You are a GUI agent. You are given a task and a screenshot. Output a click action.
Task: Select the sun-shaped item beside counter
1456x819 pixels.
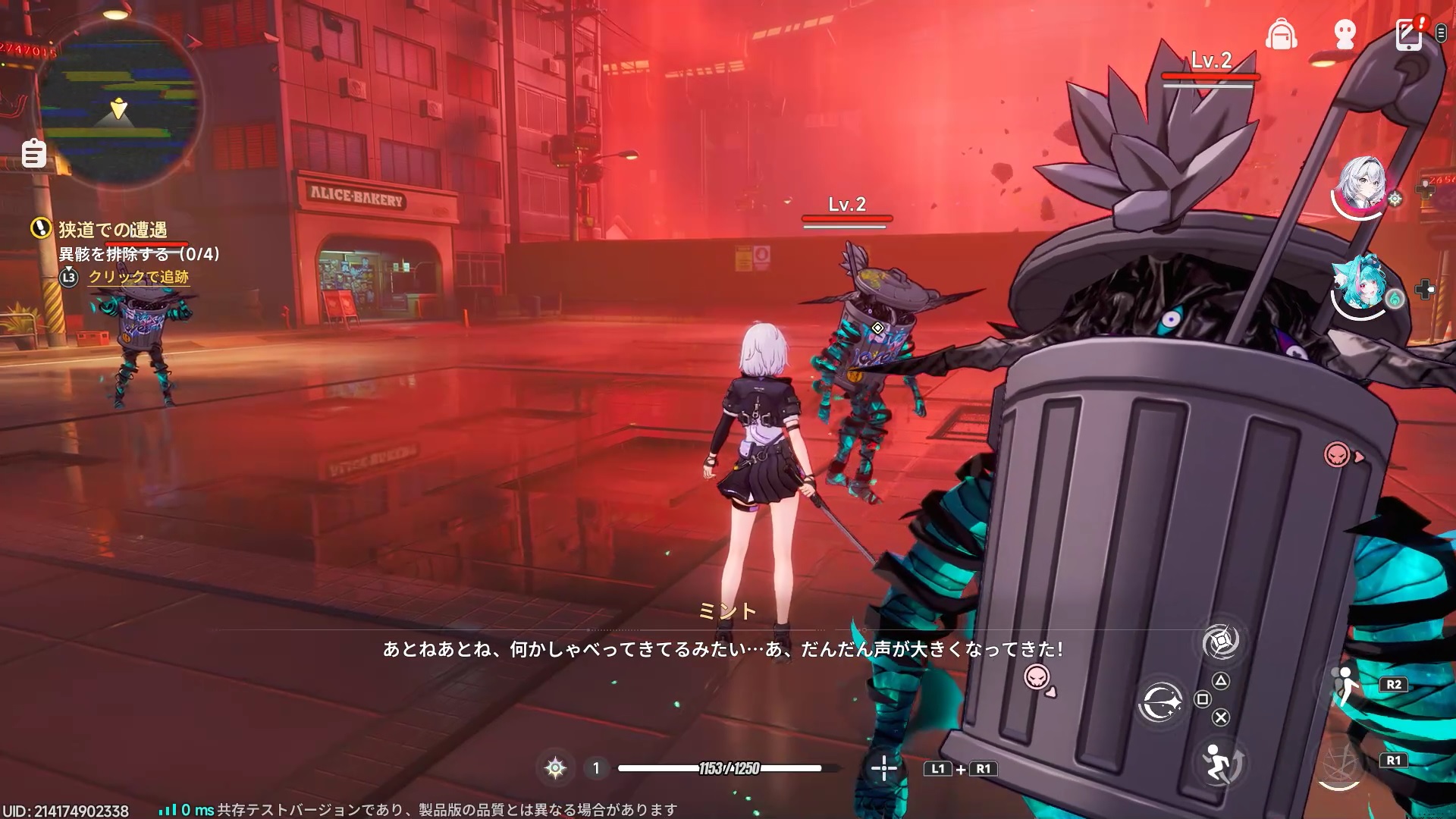click(x=555, y=768)
